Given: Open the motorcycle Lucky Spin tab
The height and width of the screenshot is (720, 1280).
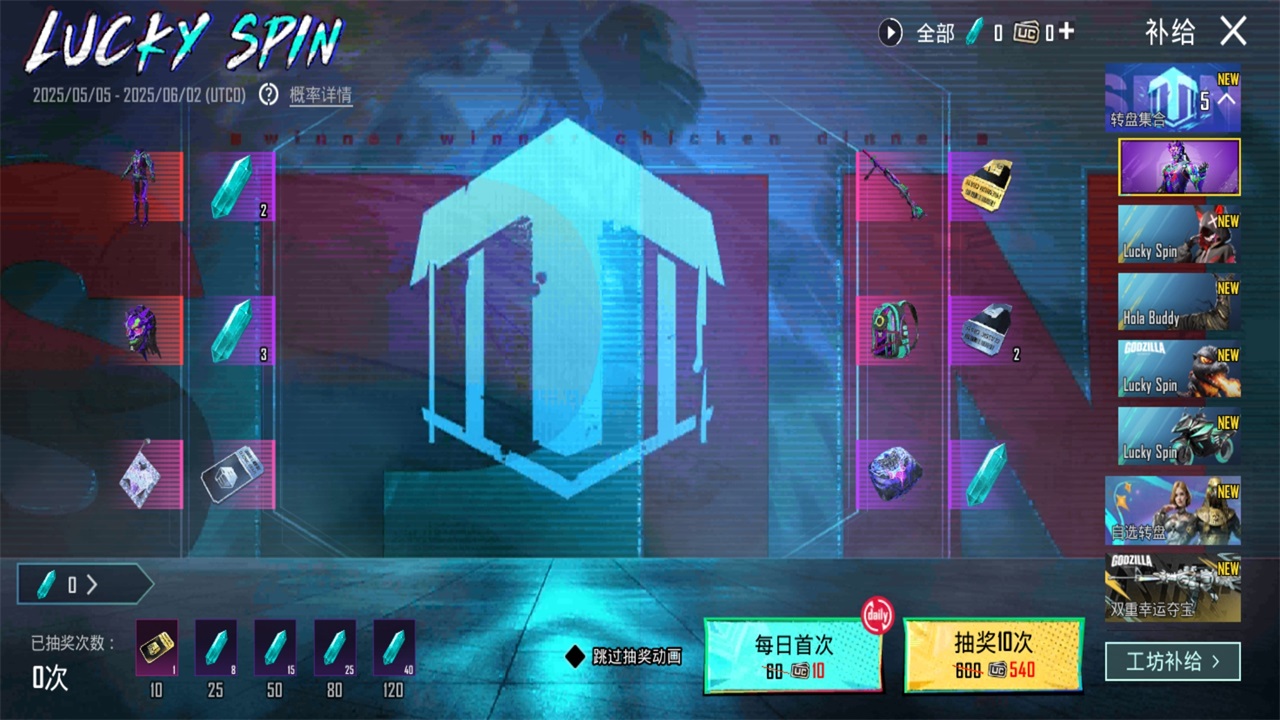Looking at the screenshot, I should pyautogui.click(x=1179, y=436).
